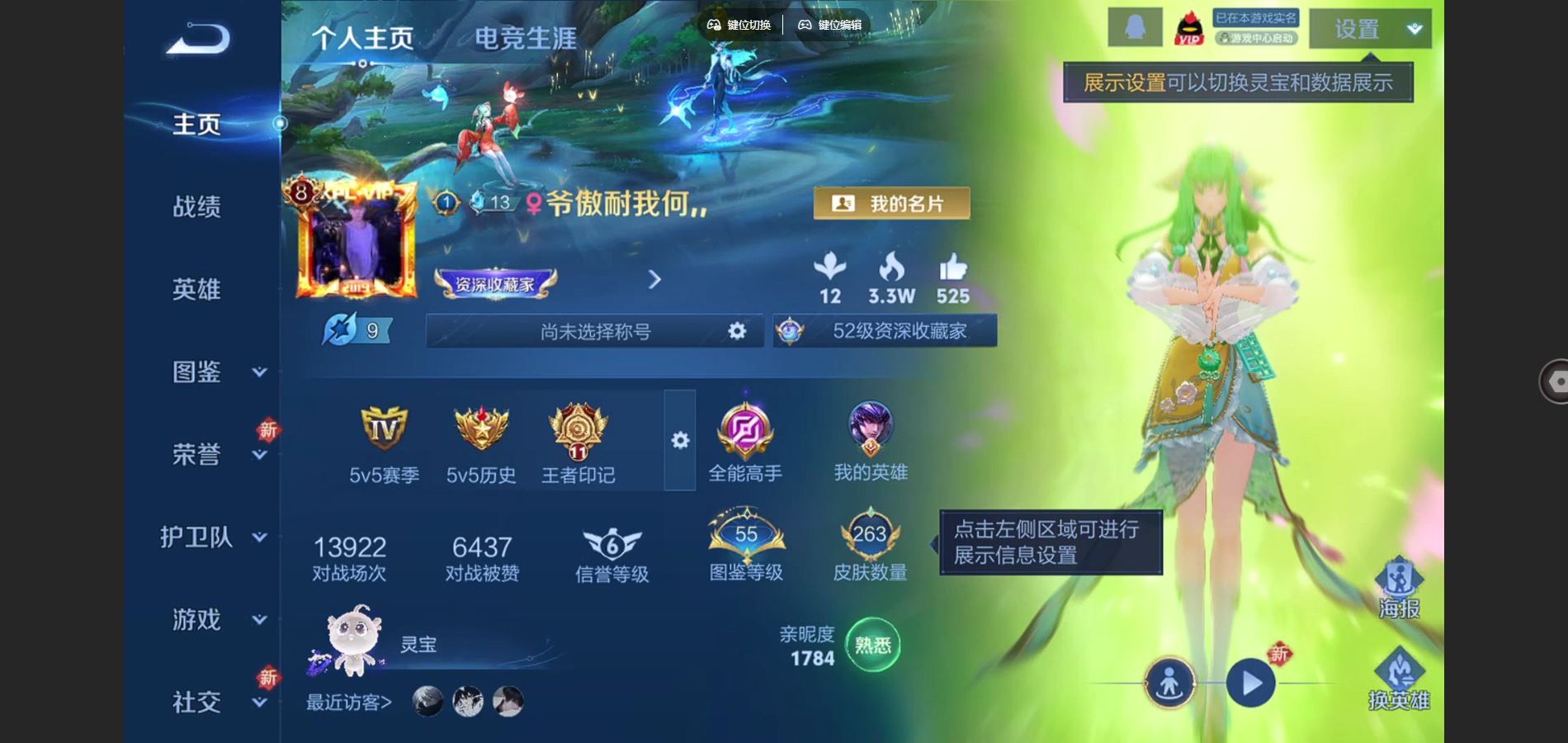Screen dimensions: 1568x743
Task: Open 战绩 from the left sidebar
Action: click(195, 208)
